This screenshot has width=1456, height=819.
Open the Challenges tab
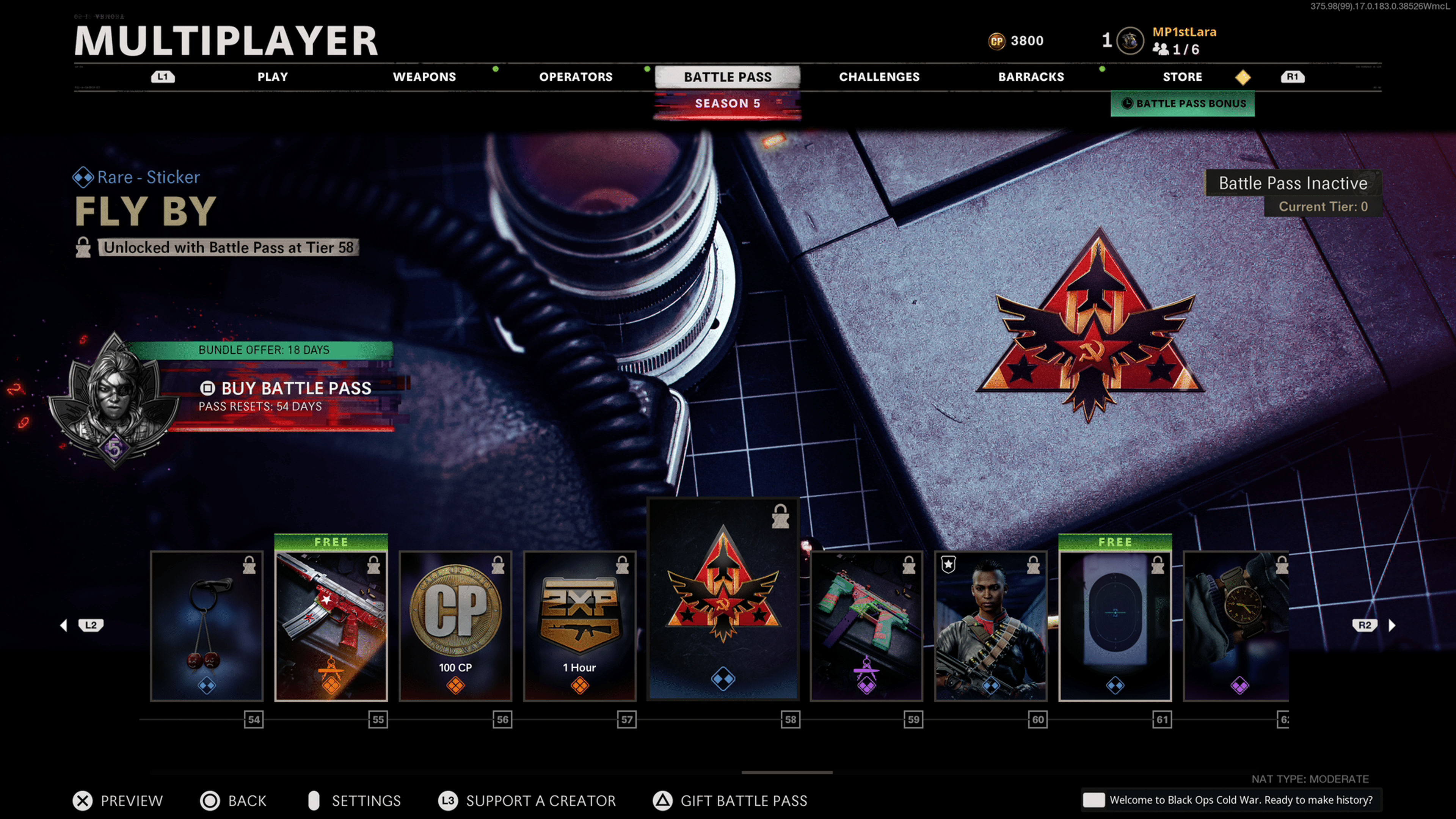click(x=879, y=77)
